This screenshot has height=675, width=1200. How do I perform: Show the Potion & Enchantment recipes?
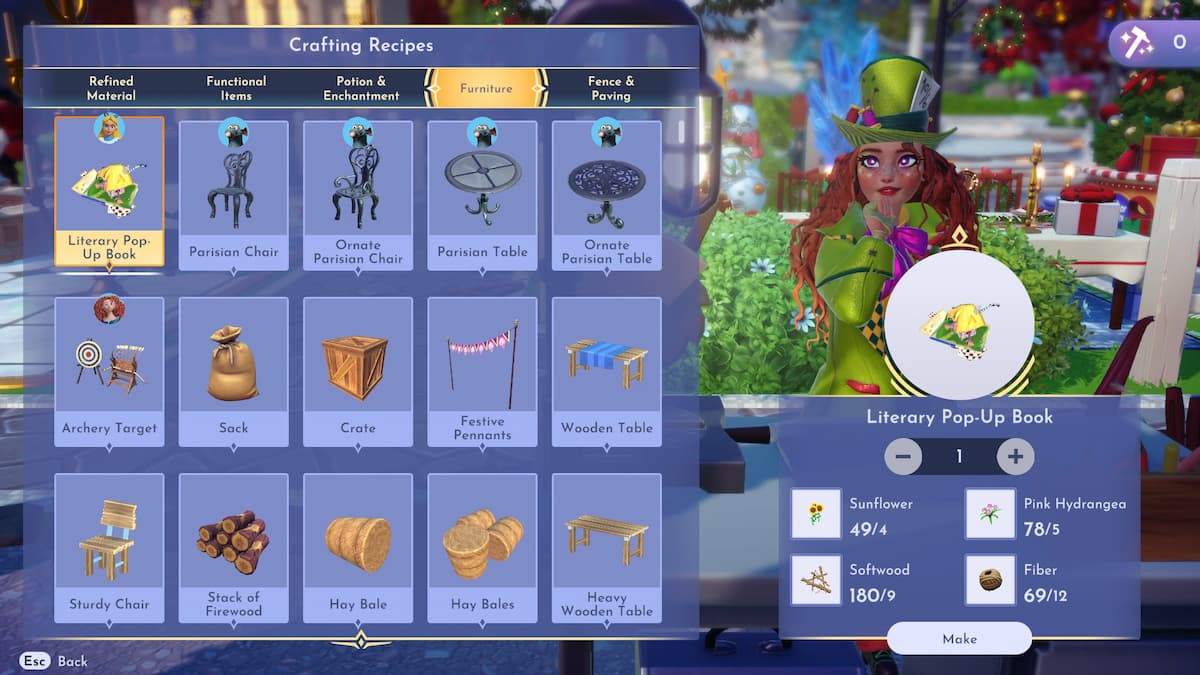pos(361,88)
